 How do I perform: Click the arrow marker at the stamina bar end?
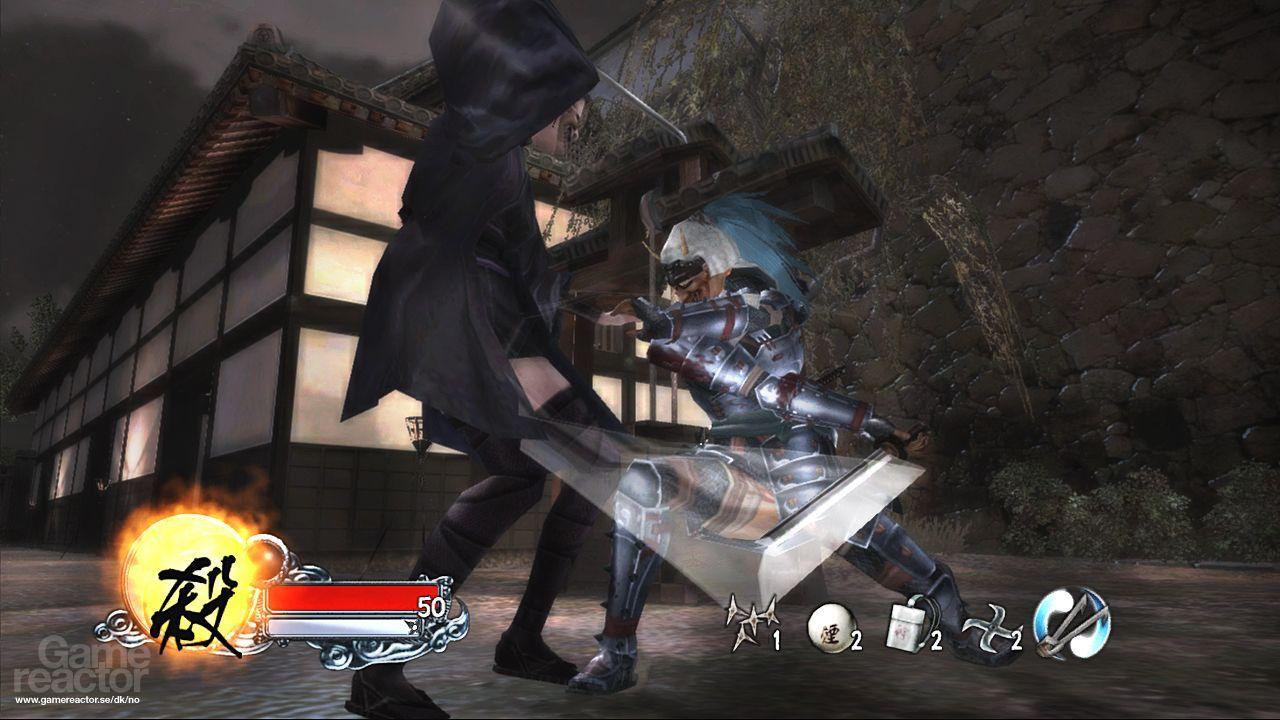[410, 626]
